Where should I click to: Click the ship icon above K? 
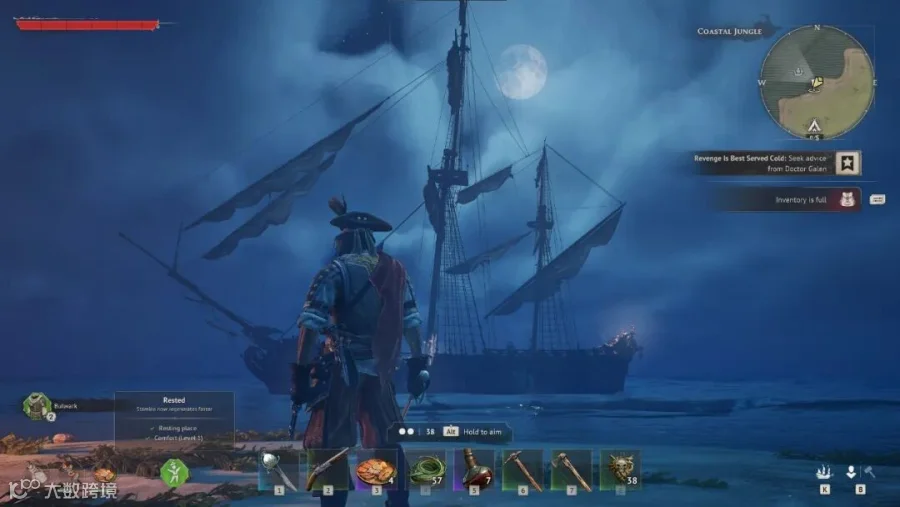(824, 472)
